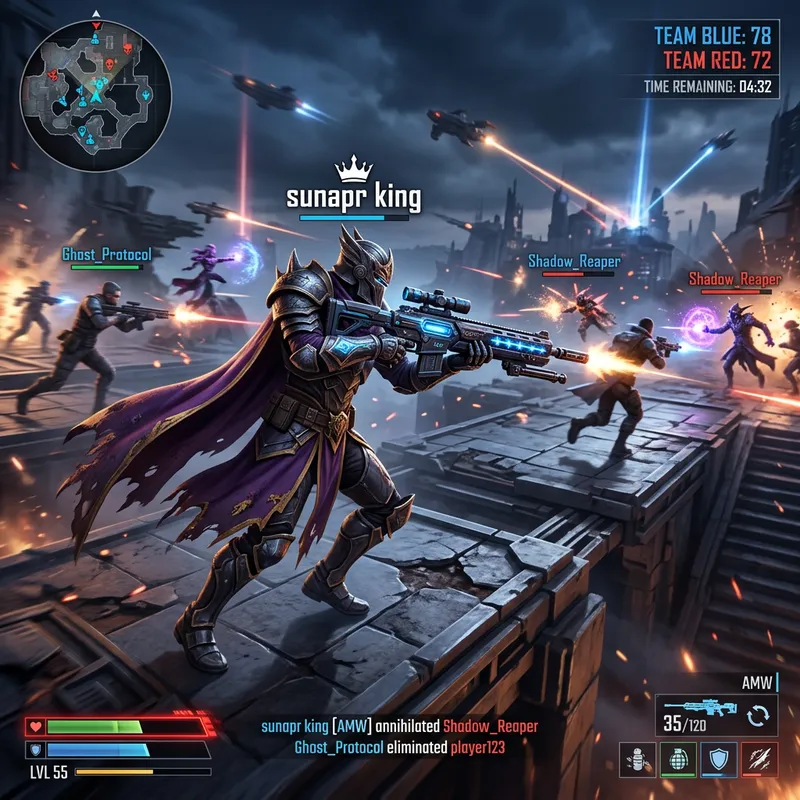This screenshot has height=800, width=800.
Task: Trigger the red claw slash ability
Action: pos(757,759)
